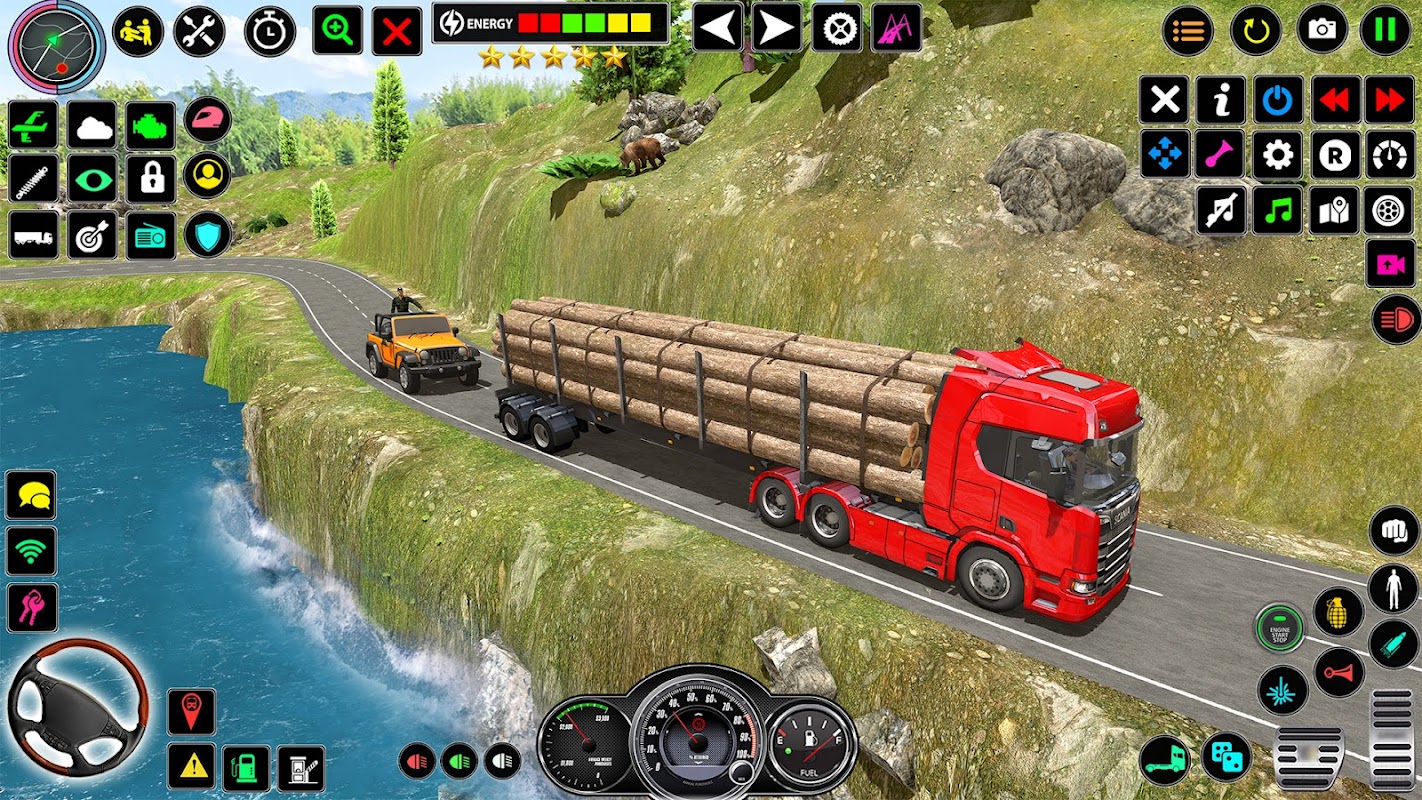The width and height of the screenshot is (1422, 800).
Task: Toggle the green music note
Action: 1277,211
